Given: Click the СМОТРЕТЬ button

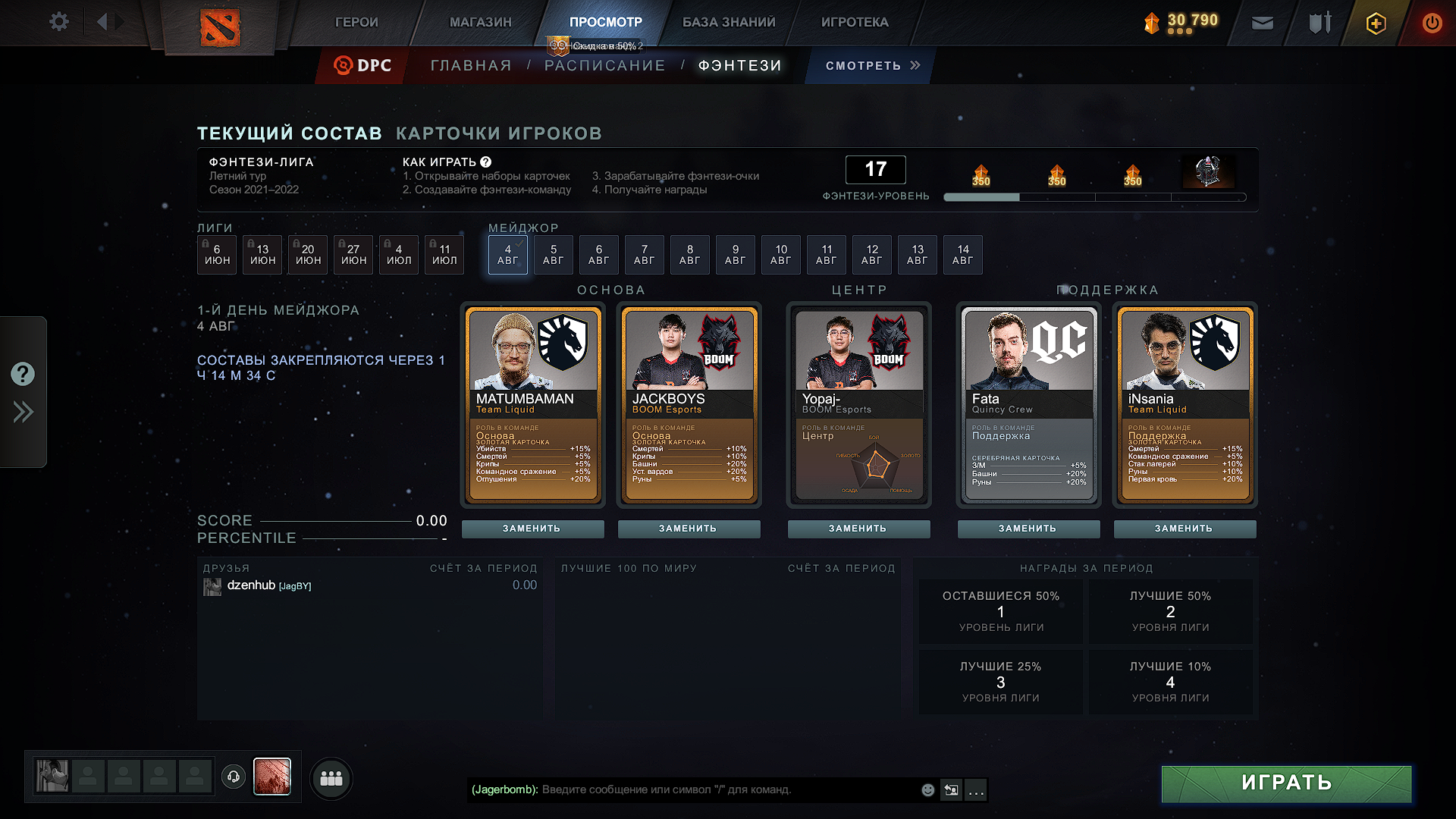Looking at the screenshot, I should 872,66.
